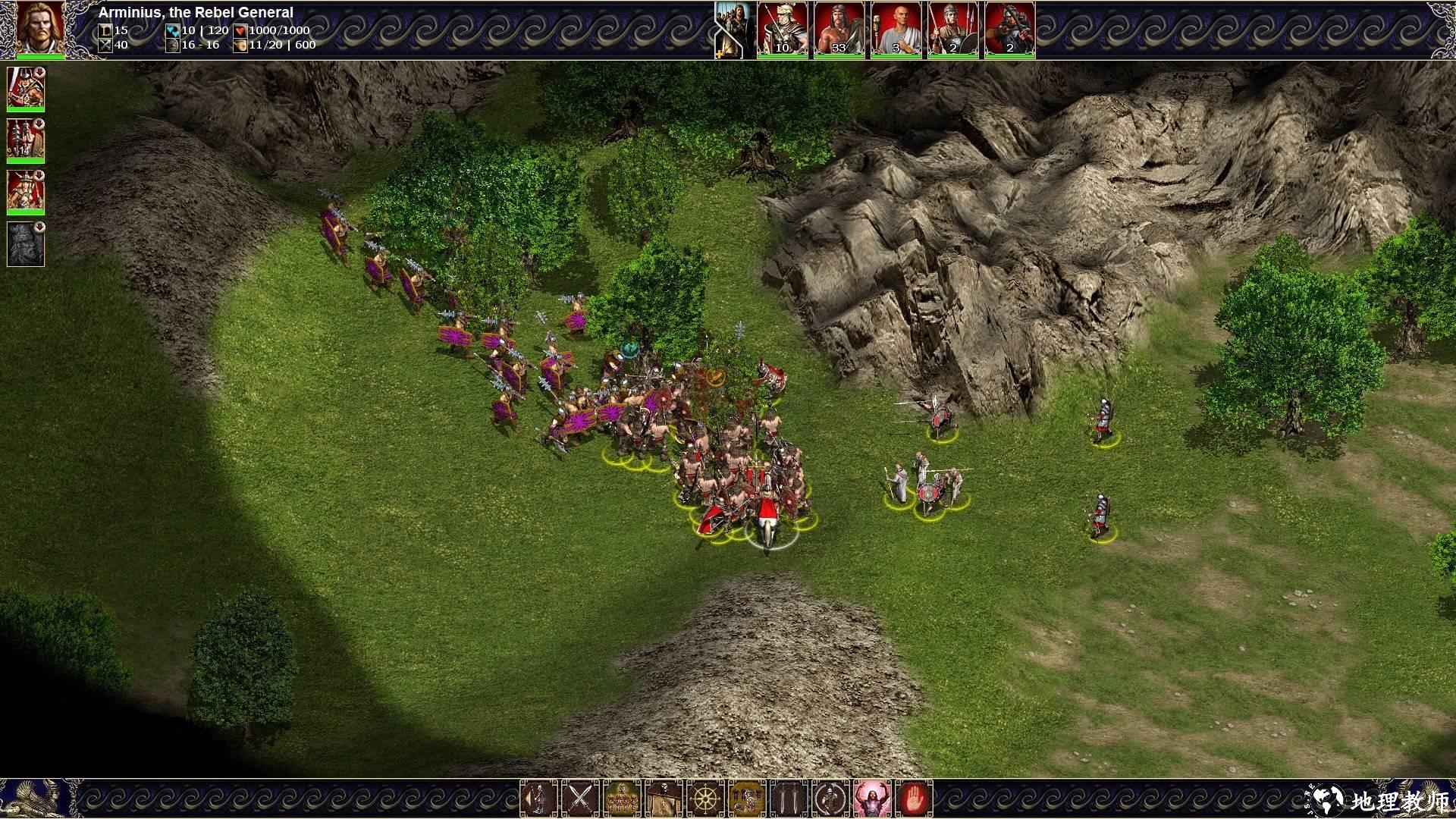Activate the crossed swords attack command
The height and width of the screenshot is (819, 1456).
(x=580, y=799)
